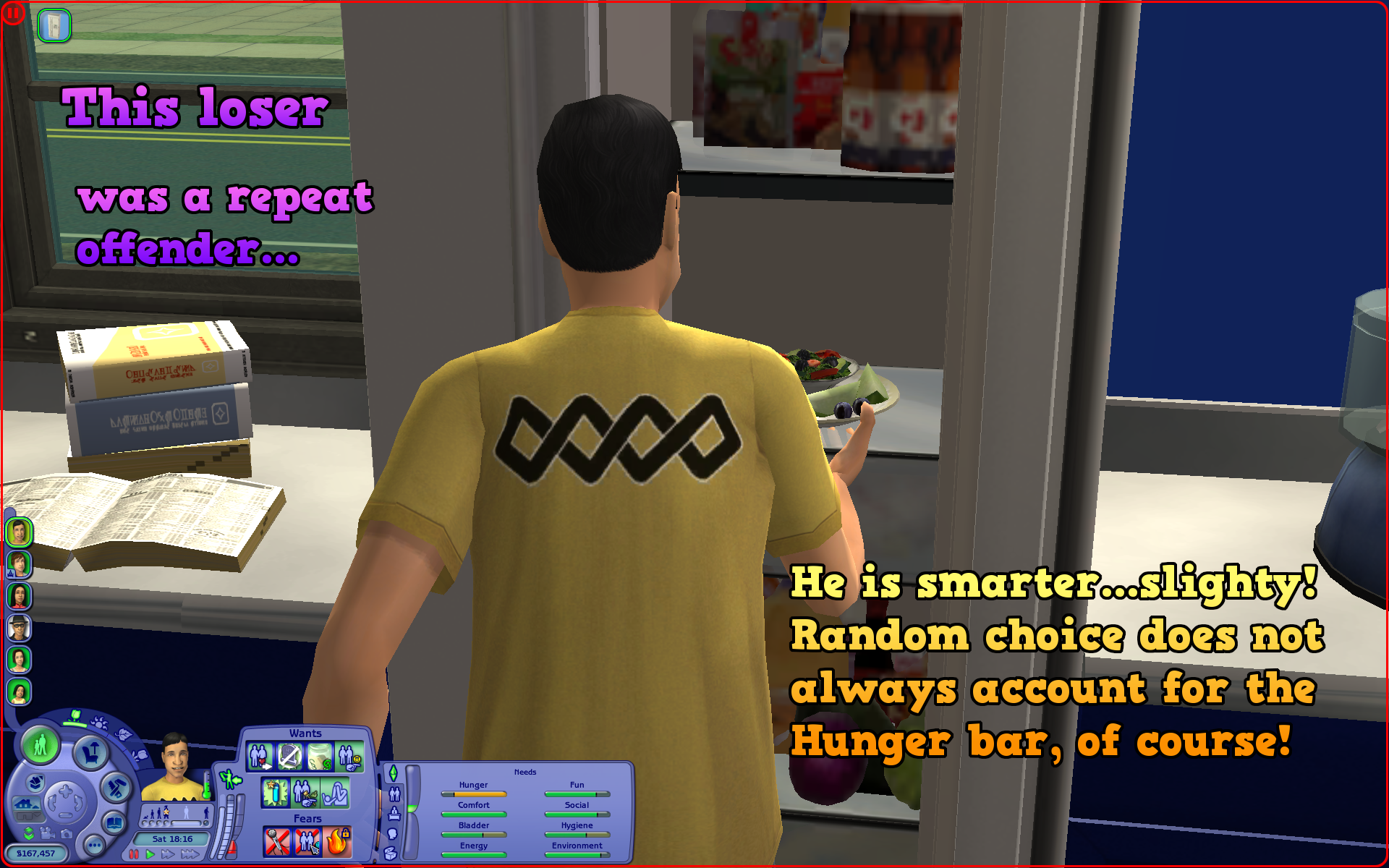Image resolution: width=1389 pixels, height=868 pixels.
Task: Enter Build mode with the paint roller icon
Action: 114,789
